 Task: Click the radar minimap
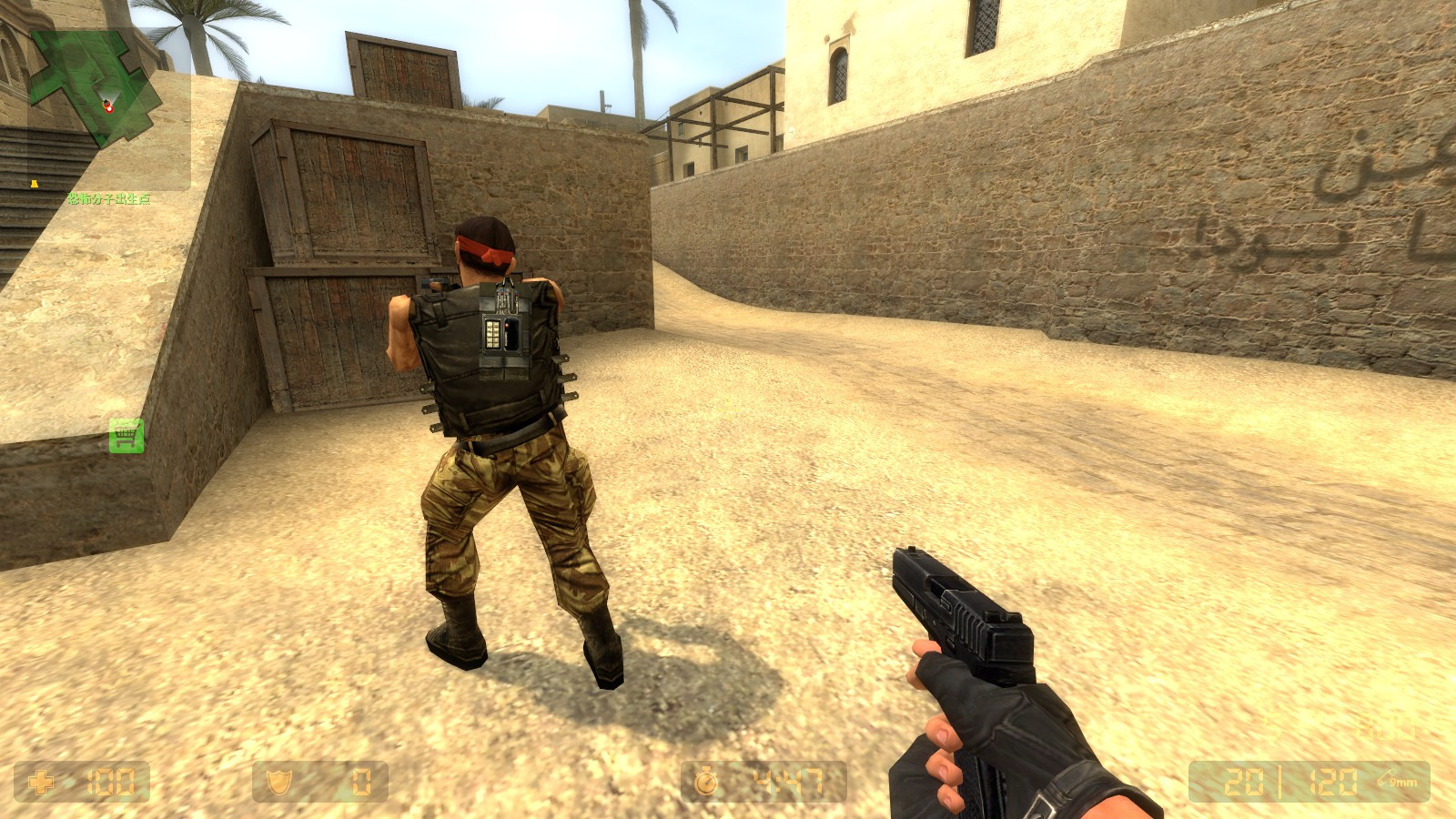91,82
